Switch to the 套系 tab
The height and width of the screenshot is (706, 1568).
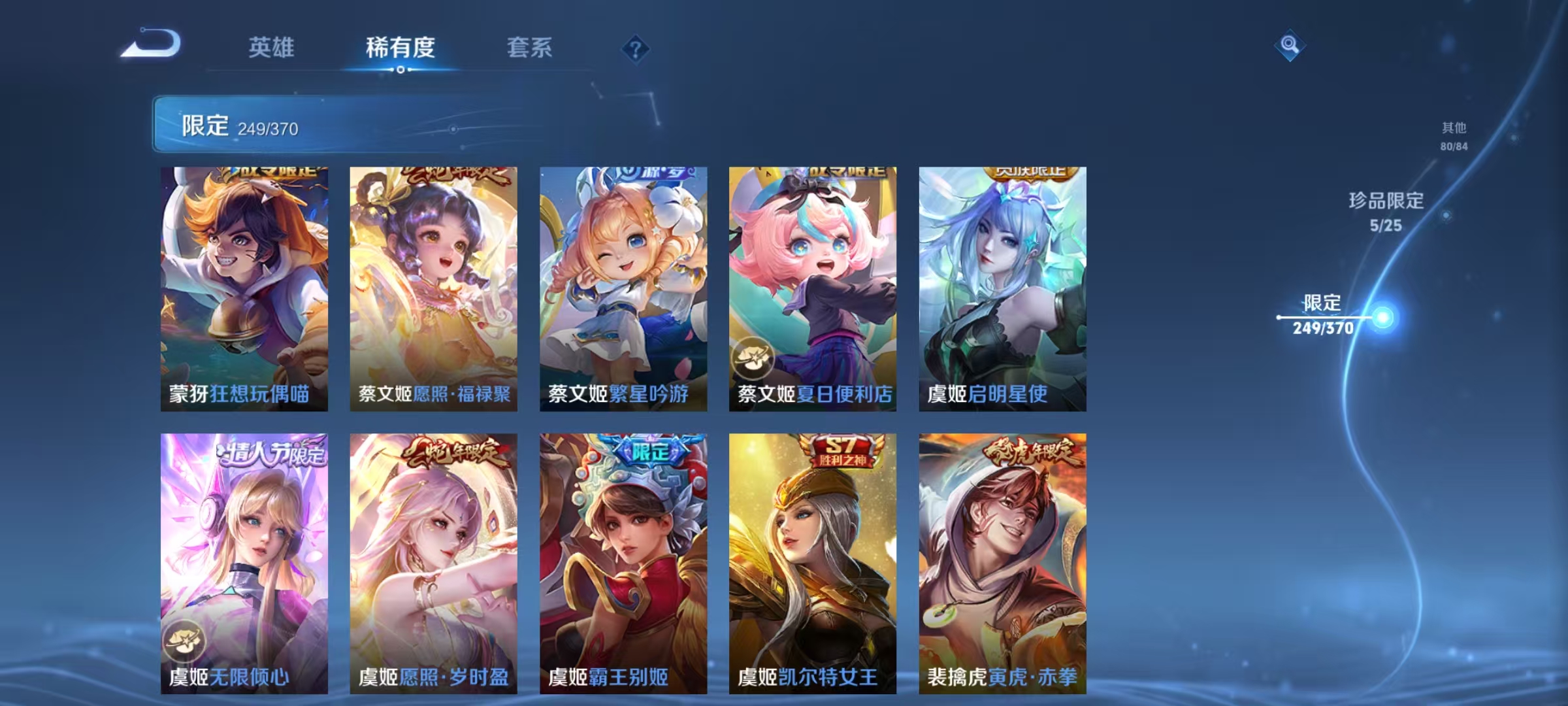click(x=529, y=47)
